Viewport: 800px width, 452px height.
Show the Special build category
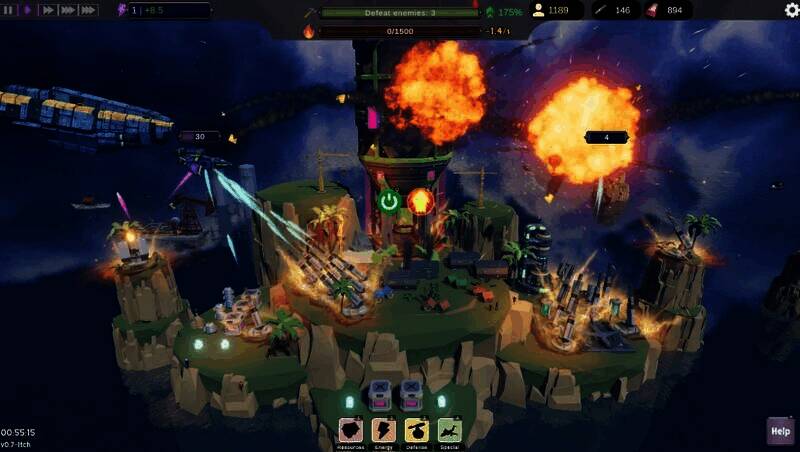[x=448, y=430]
